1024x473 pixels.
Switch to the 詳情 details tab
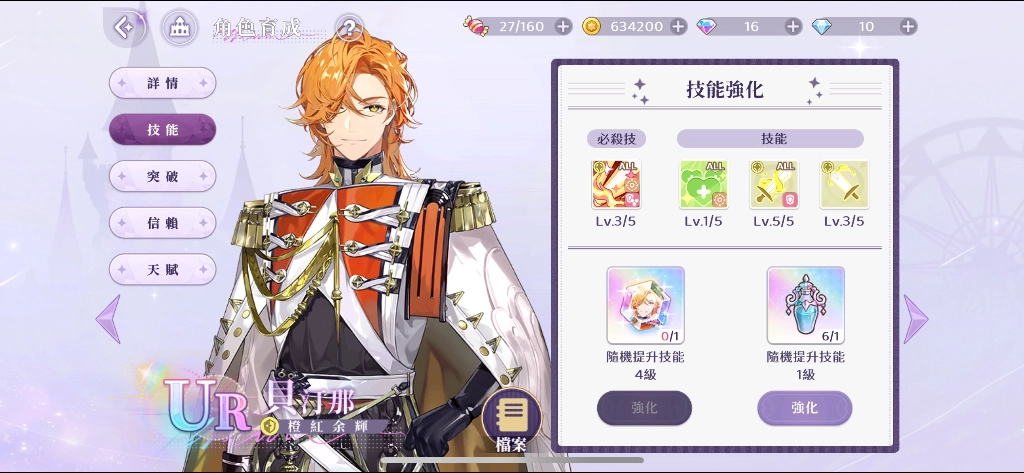coord(162,83)
